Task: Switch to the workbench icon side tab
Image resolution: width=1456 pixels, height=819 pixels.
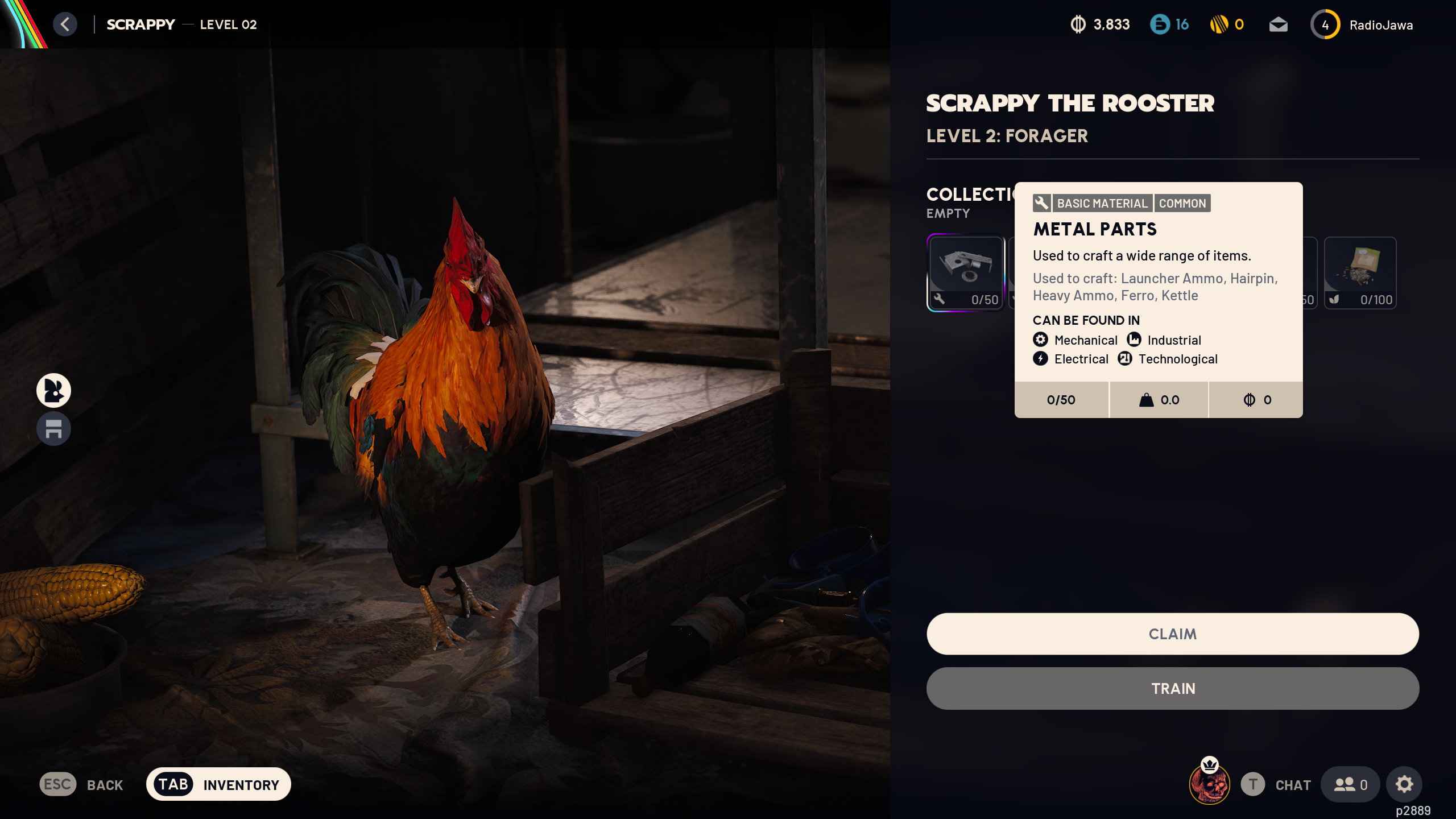Action: click(x=53, y=428)
